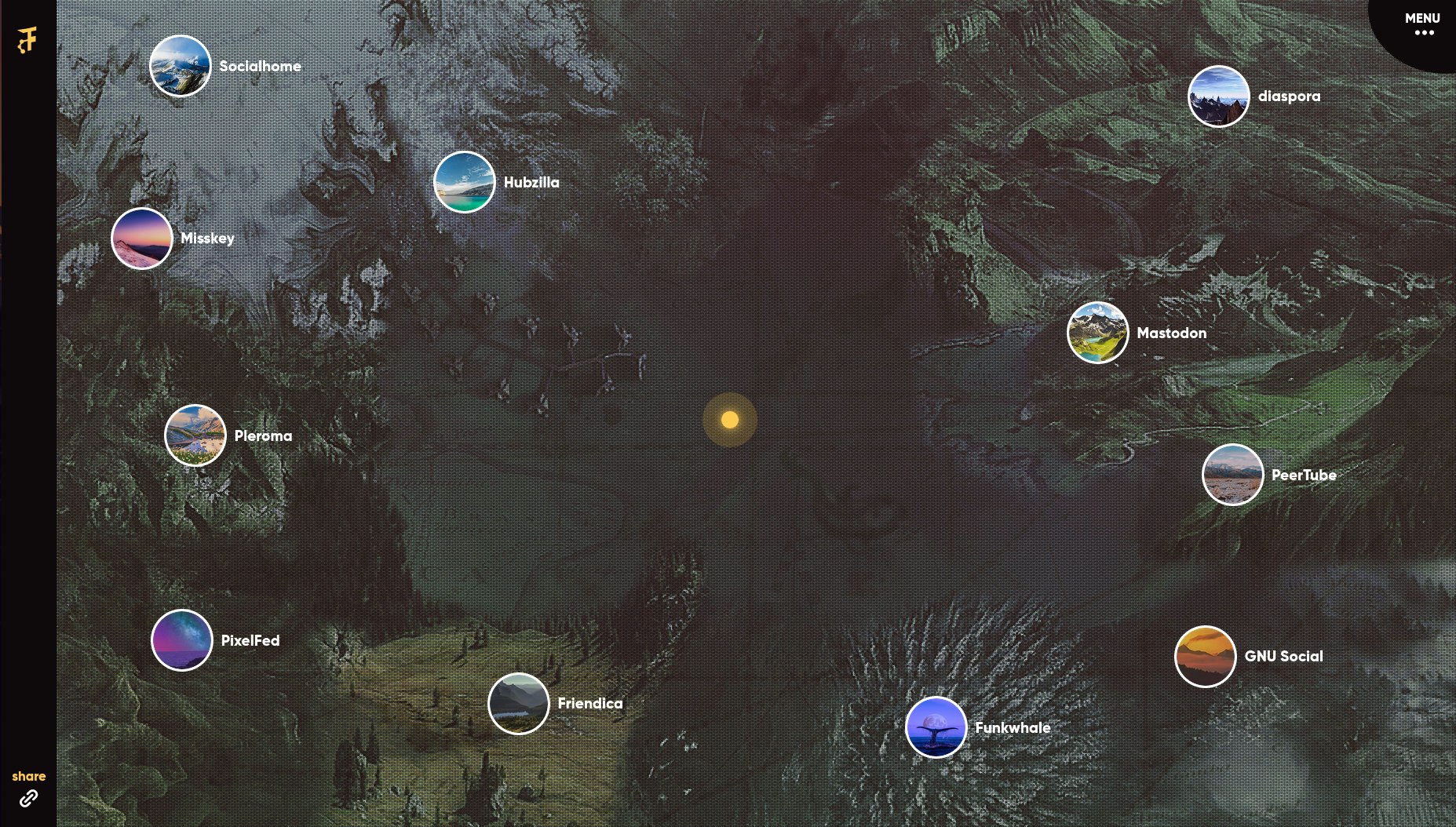Select the Misskey node
This screenshot has height=827, width=1456.
click(x=142, y=239)
